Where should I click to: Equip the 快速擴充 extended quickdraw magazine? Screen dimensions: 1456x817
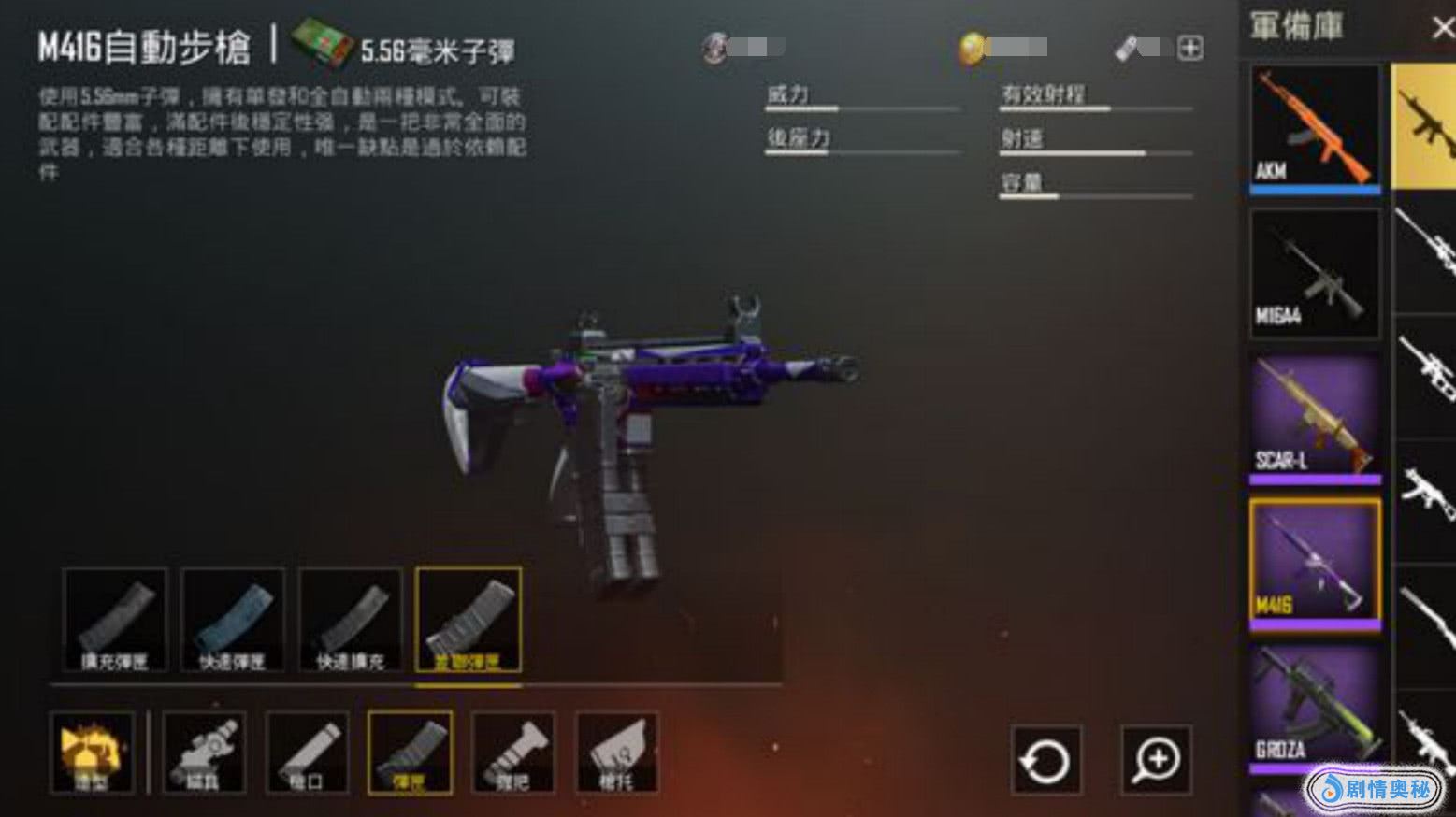coord(350,619)
